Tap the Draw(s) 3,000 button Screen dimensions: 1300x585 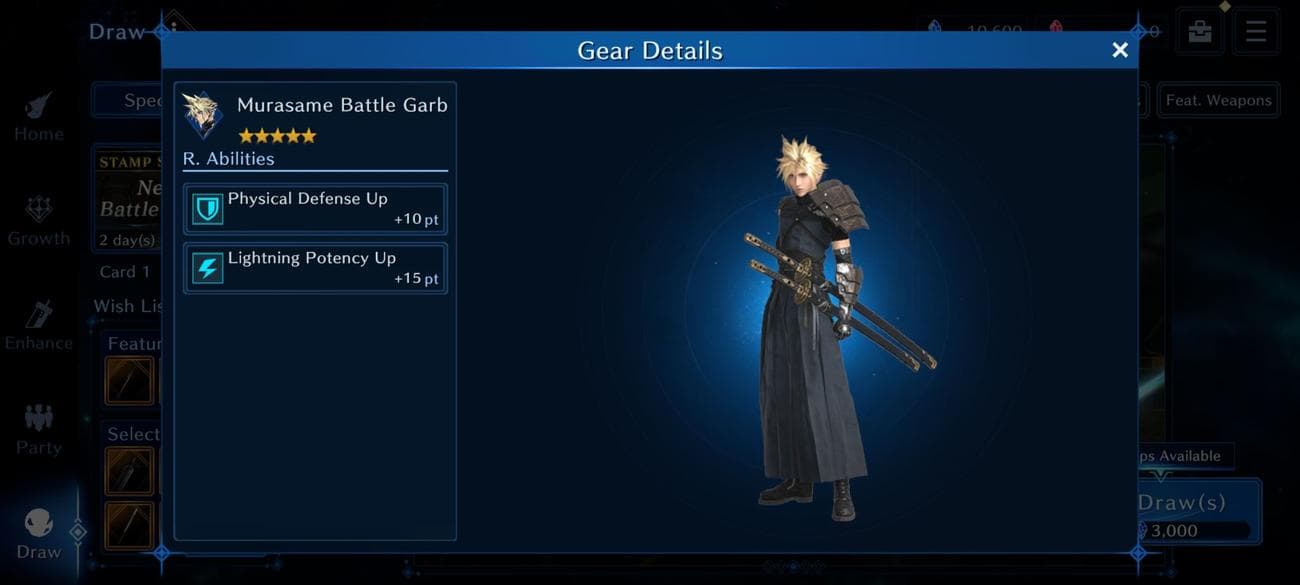click(1196, 512)
